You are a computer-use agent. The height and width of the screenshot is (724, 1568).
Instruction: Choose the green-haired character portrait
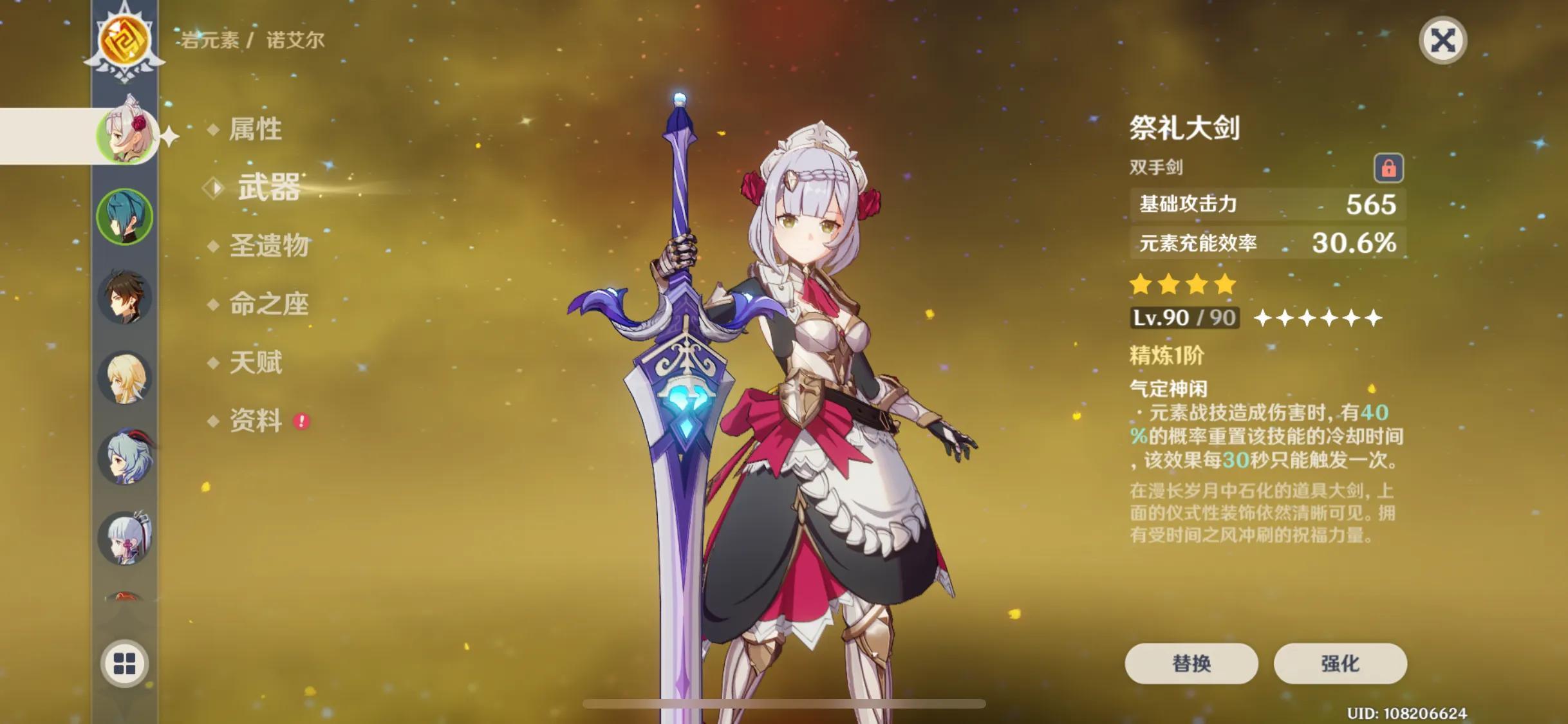click(x=124, y=216)
